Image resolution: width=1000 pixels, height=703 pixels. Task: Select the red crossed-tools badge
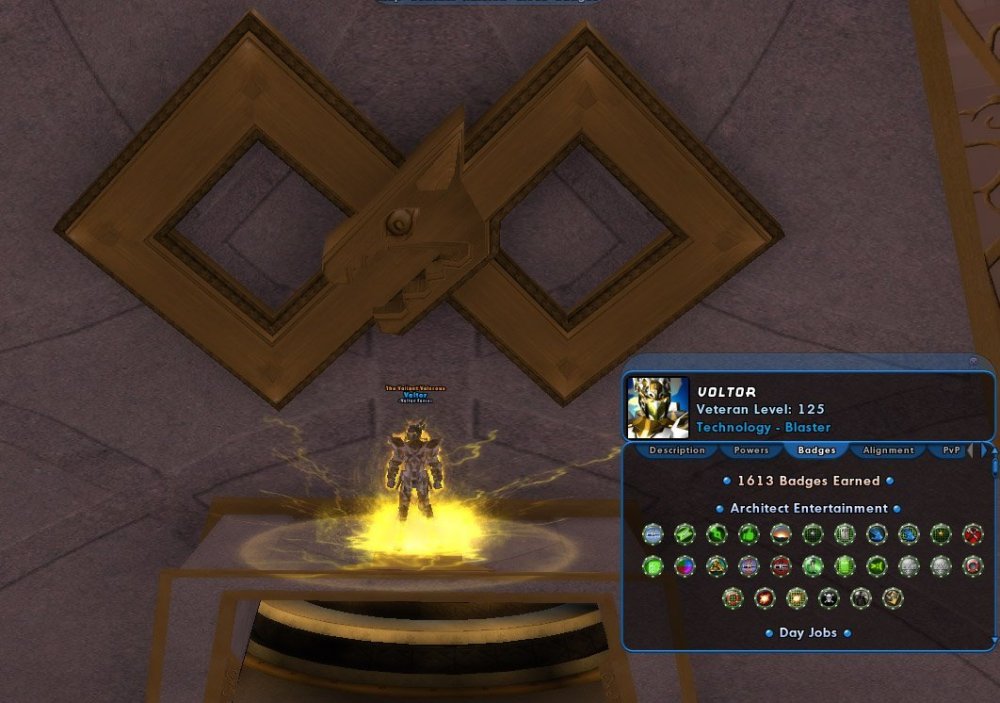[971, 534]
